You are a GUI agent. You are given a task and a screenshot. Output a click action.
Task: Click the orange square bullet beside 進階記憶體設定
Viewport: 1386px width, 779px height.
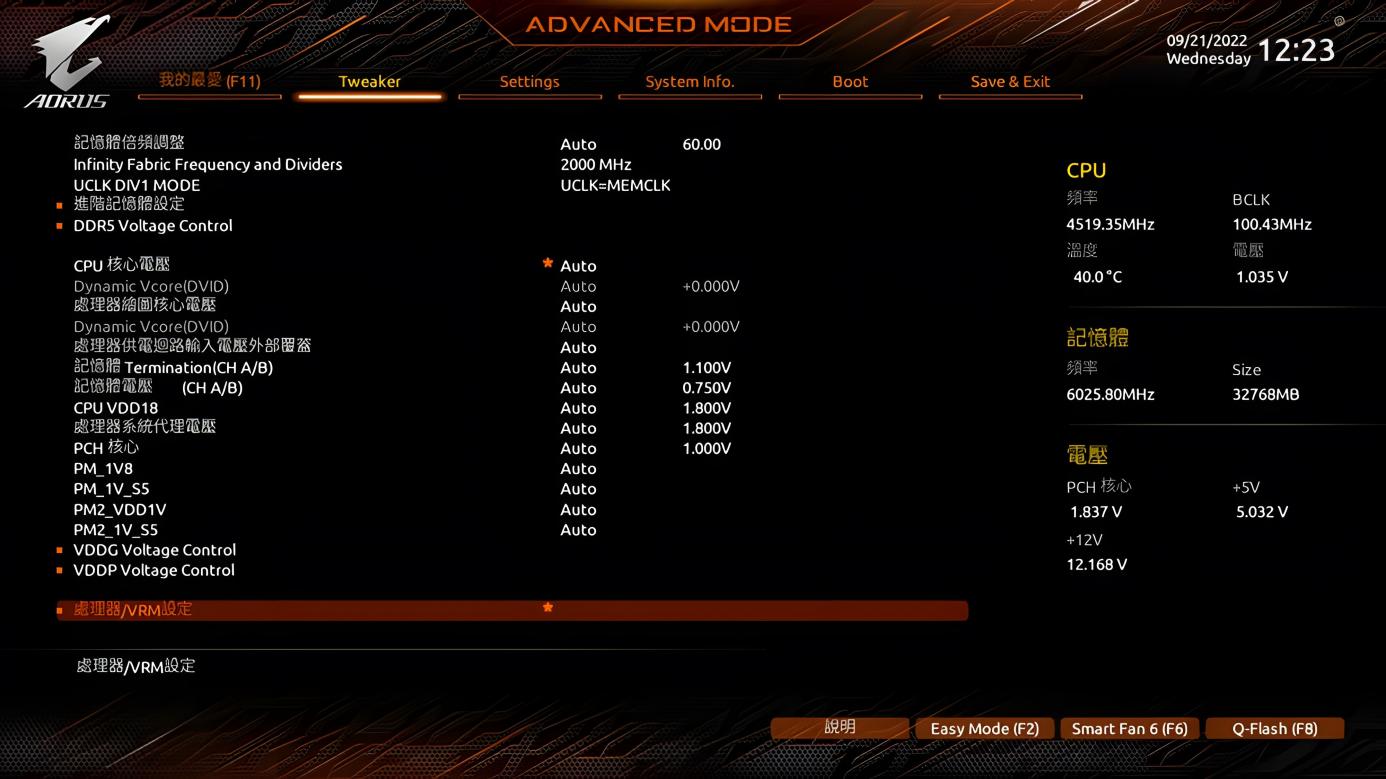pyautogui.click(x=58, y=203)
